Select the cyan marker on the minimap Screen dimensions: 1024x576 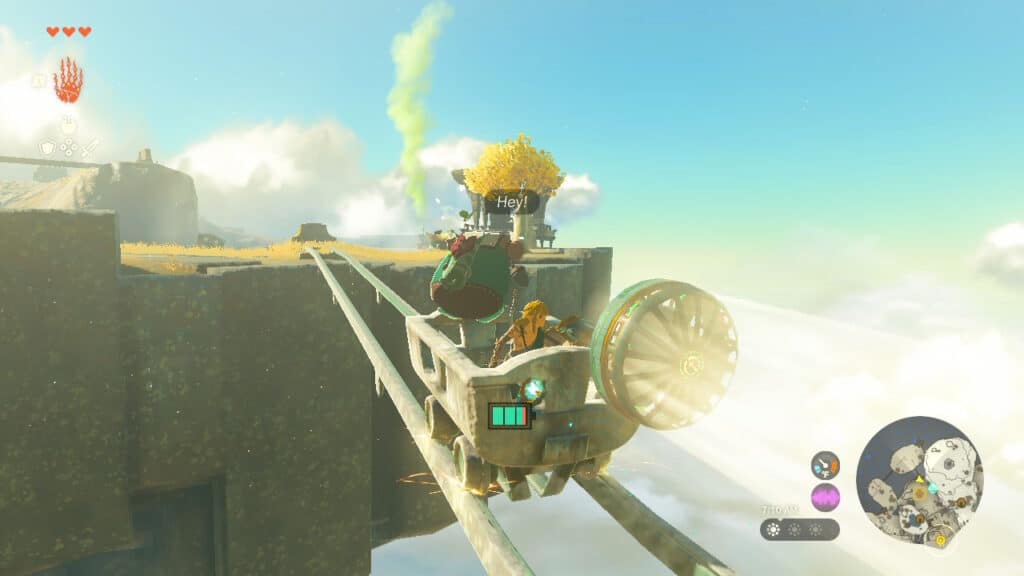[932, 487]
